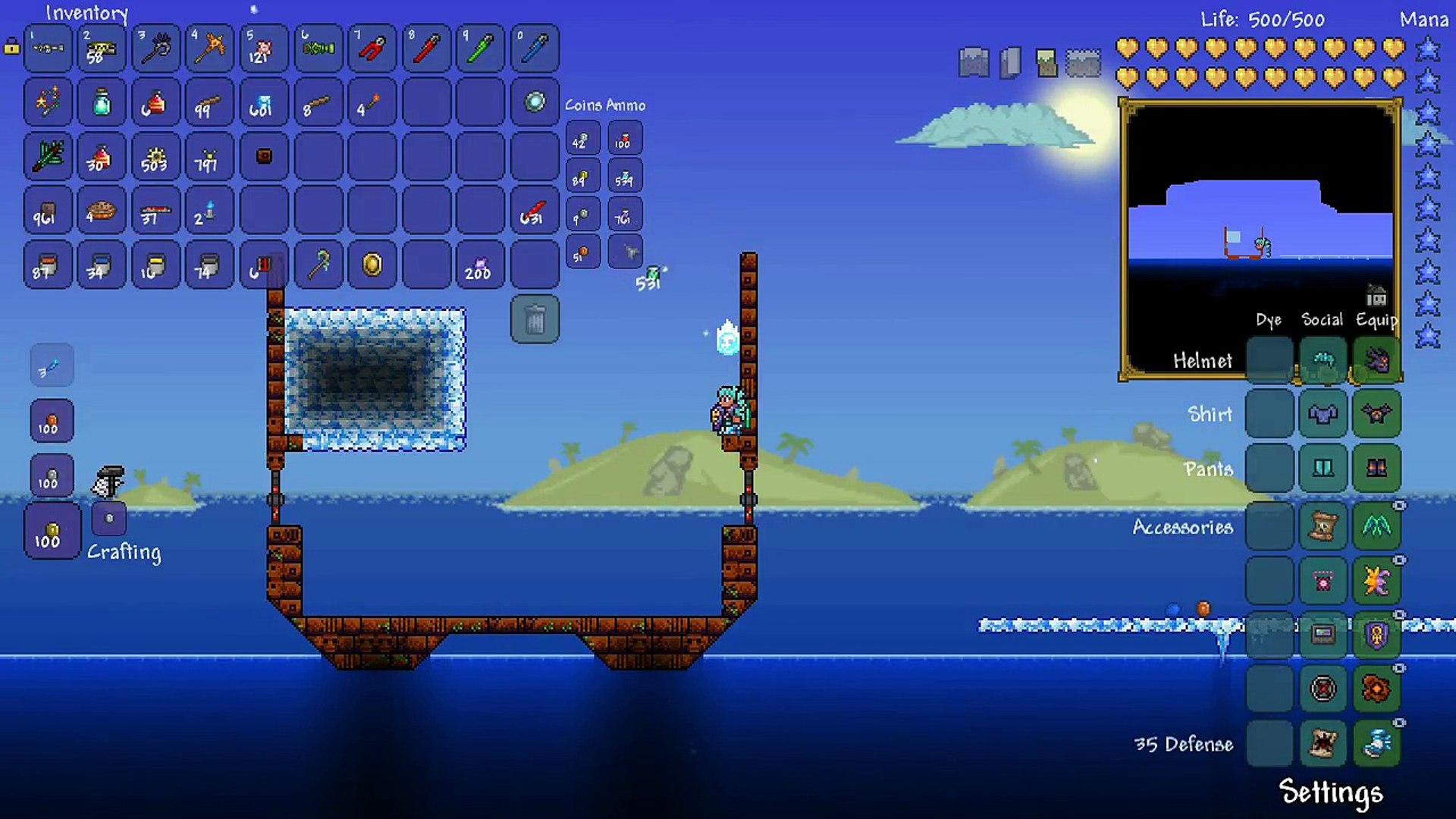
Task: Choose the copper coin crafting recipe
Action: [x=52, y=422]
